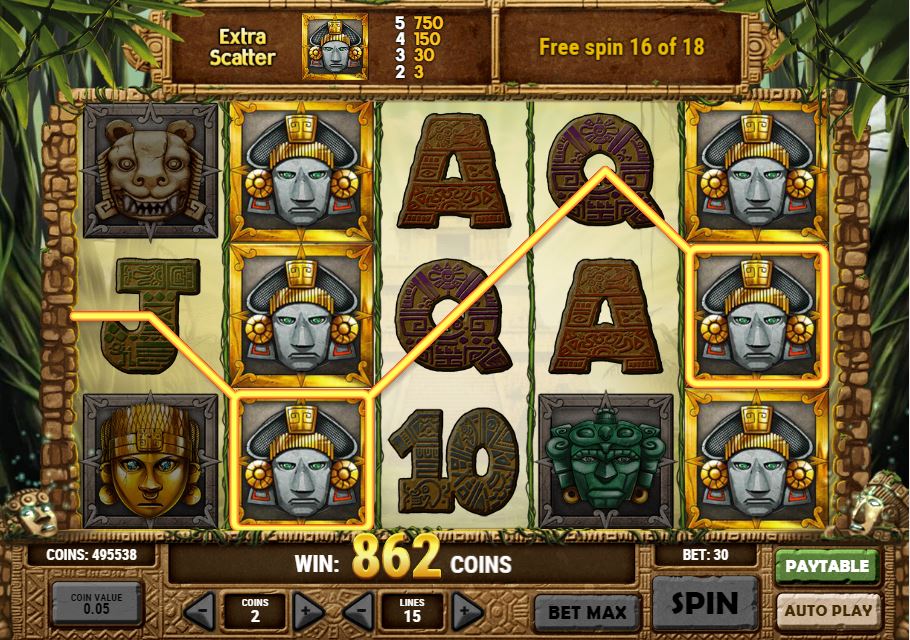Viewport: 910px width, 640px height.
Task: Set the bet with Bet Max
Action: [x=587, y=611]
